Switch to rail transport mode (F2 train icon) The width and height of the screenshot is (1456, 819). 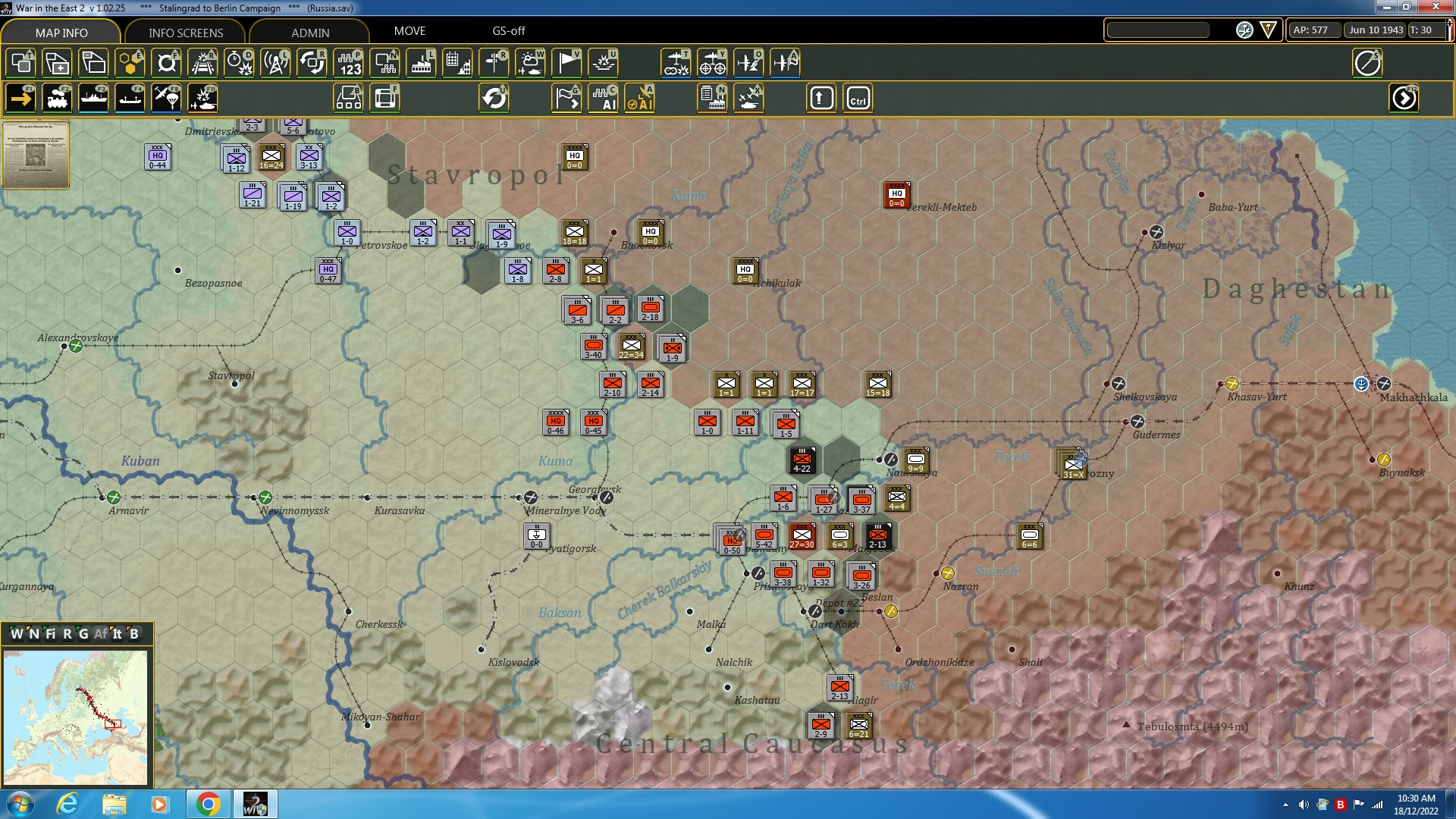pos(58,98)
